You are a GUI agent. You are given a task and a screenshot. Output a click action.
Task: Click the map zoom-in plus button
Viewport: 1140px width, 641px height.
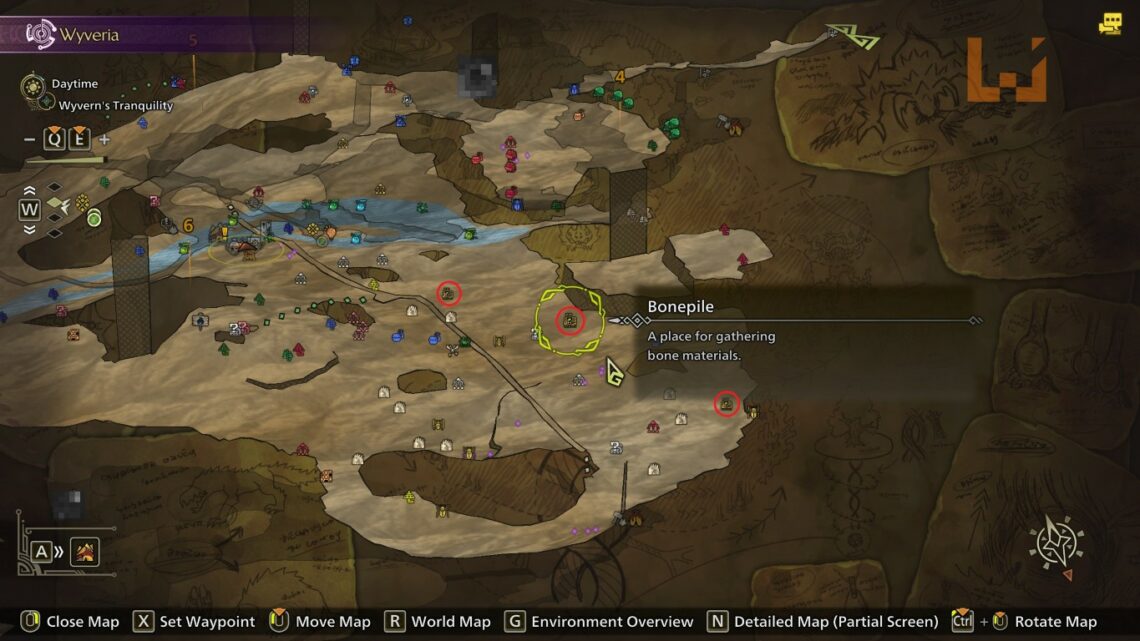pos(104,140)
